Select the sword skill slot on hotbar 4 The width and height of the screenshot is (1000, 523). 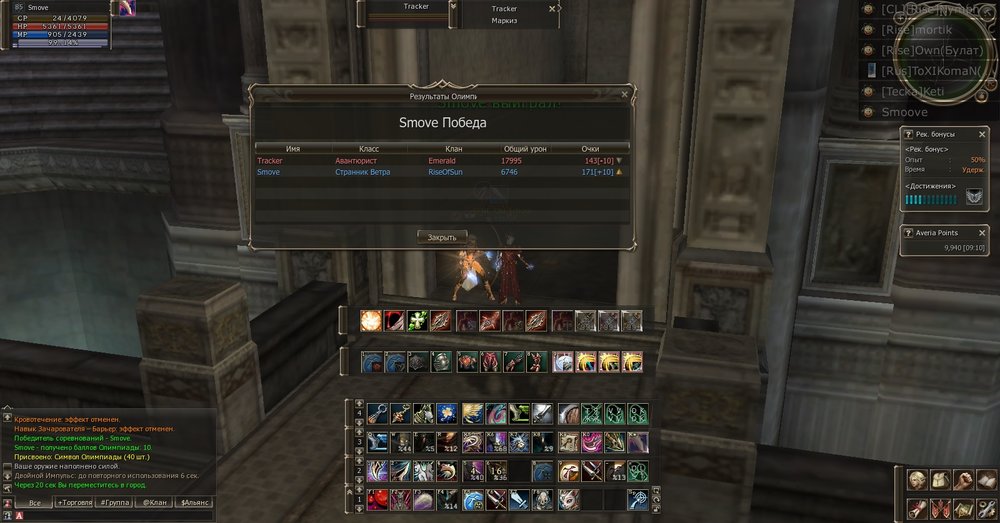coord(541,412)
